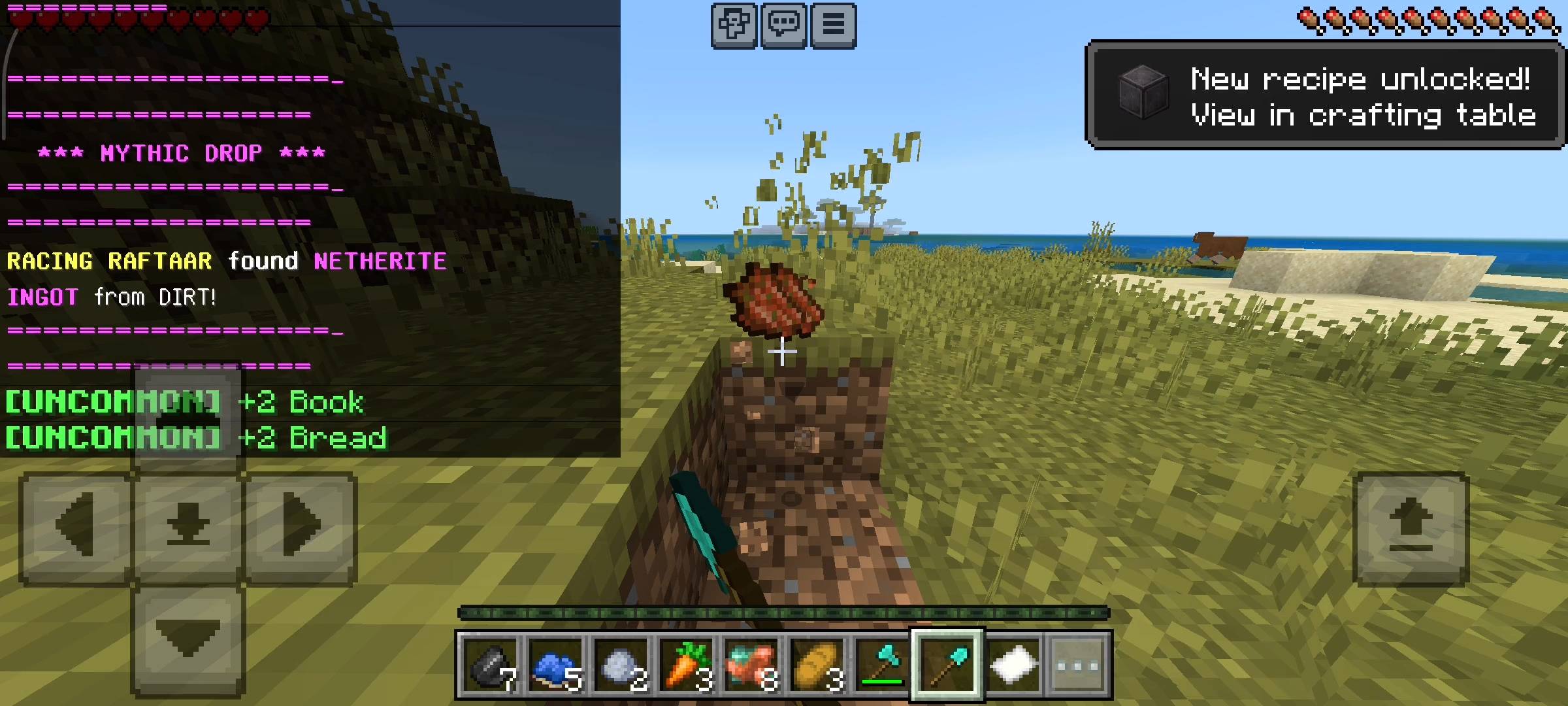Tap the New recipe unlocked notification
Image resolution: width=1568 pixels, height=706 pixels.
tap(1324, 96)
